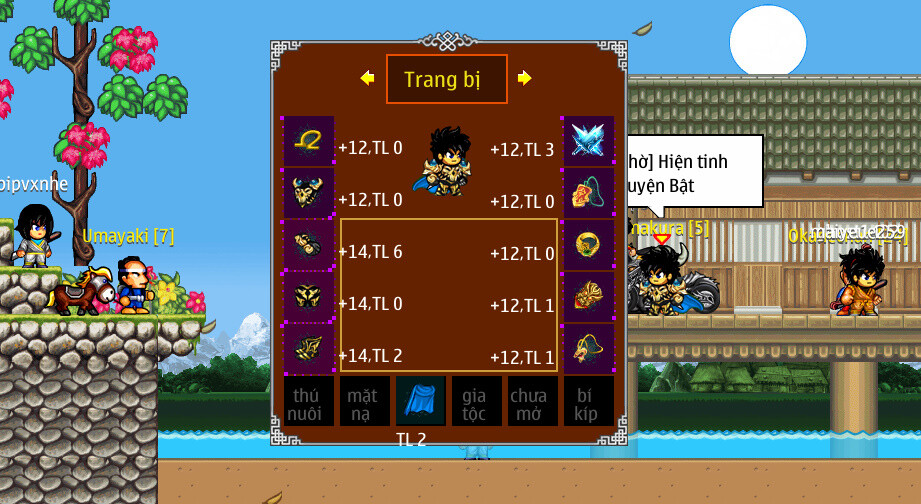Select the golden gloves equipment slot
This screenshot has height=504, width=921.
pyautogui.click(x=308, y=245)
